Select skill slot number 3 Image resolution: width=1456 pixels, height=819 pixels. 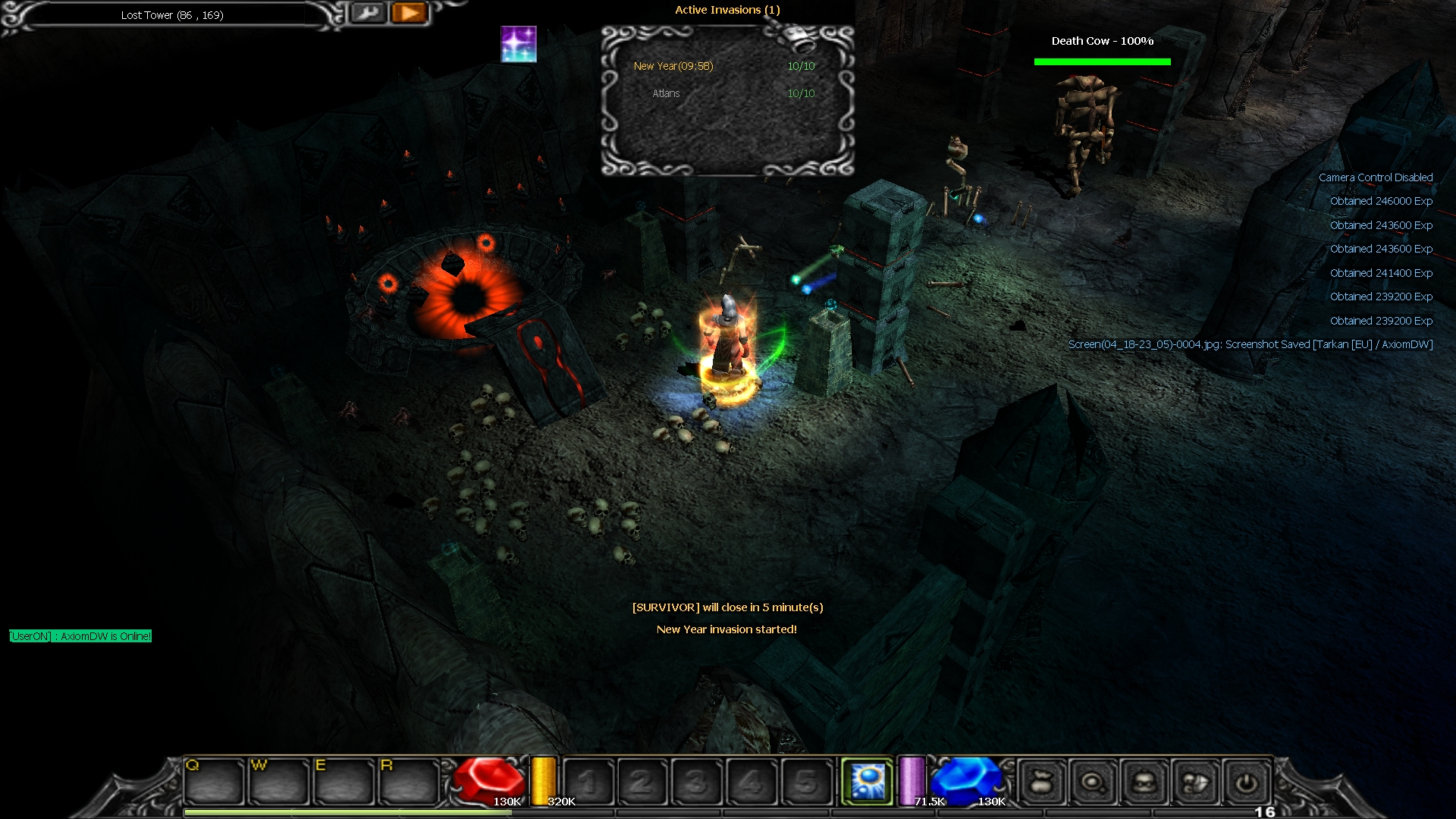(696, 782)
